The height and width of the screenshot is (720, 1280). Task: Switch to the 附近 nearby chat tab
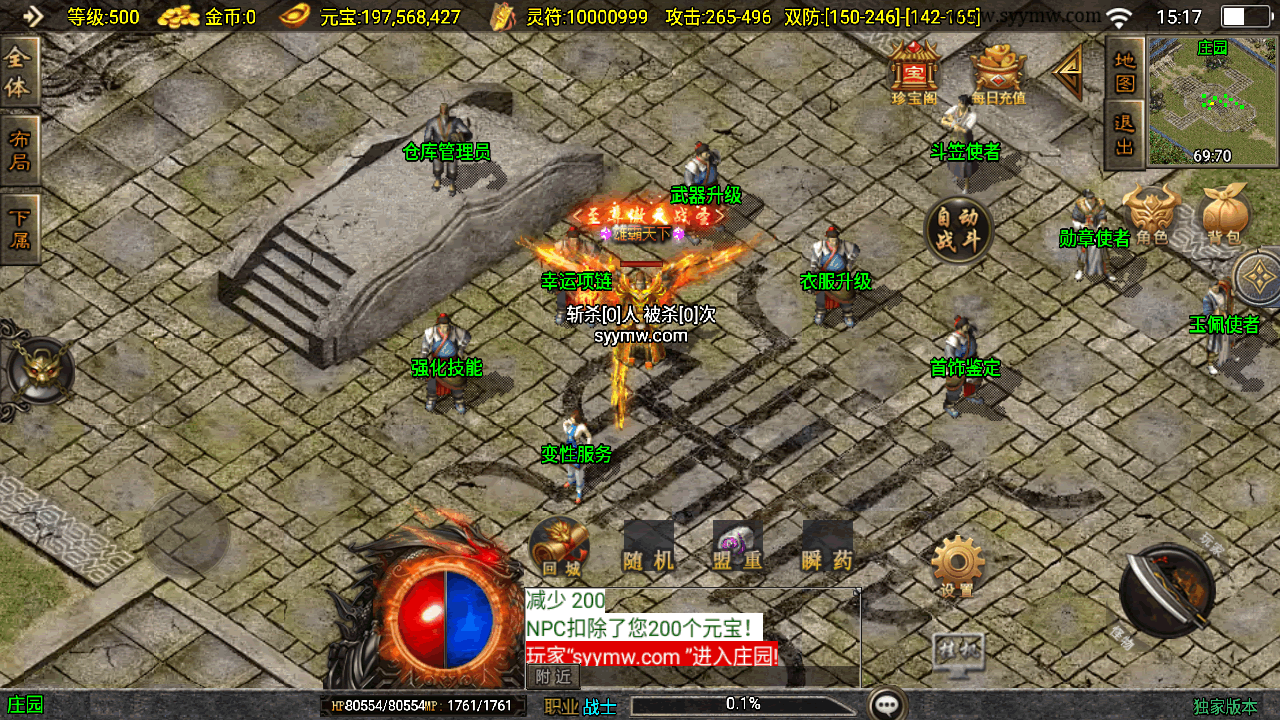coord(553,677)
